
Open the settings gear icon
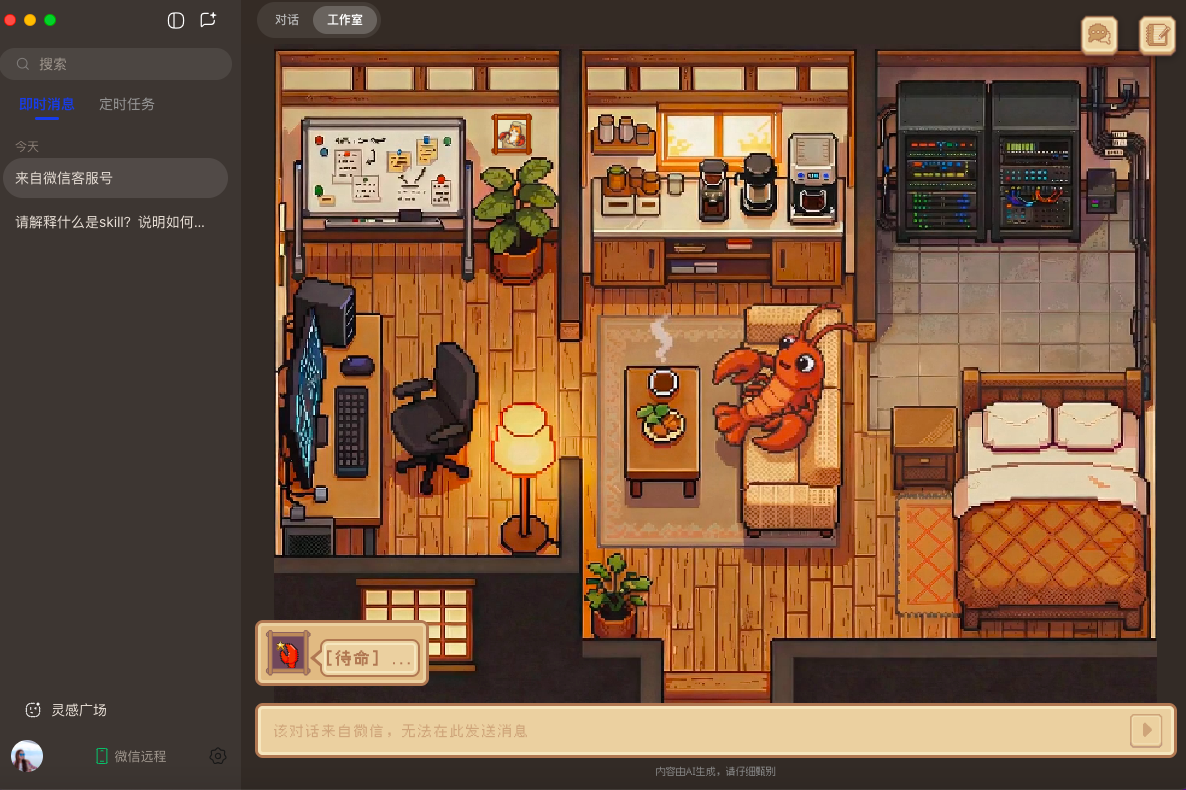click(x=218, y=756)
